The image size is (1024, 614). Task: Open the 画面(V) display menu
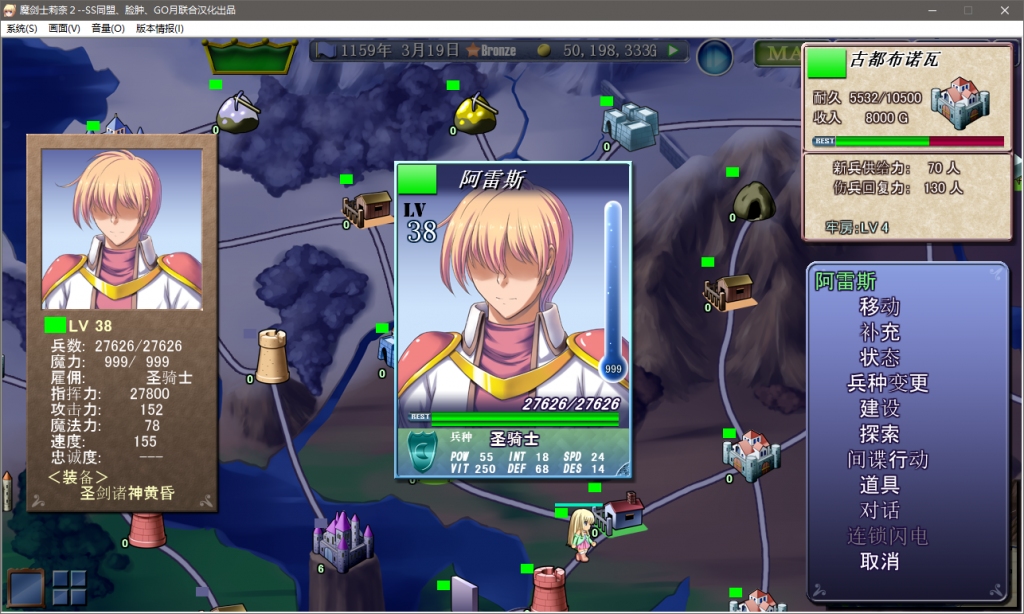click(x=65, y=29)
